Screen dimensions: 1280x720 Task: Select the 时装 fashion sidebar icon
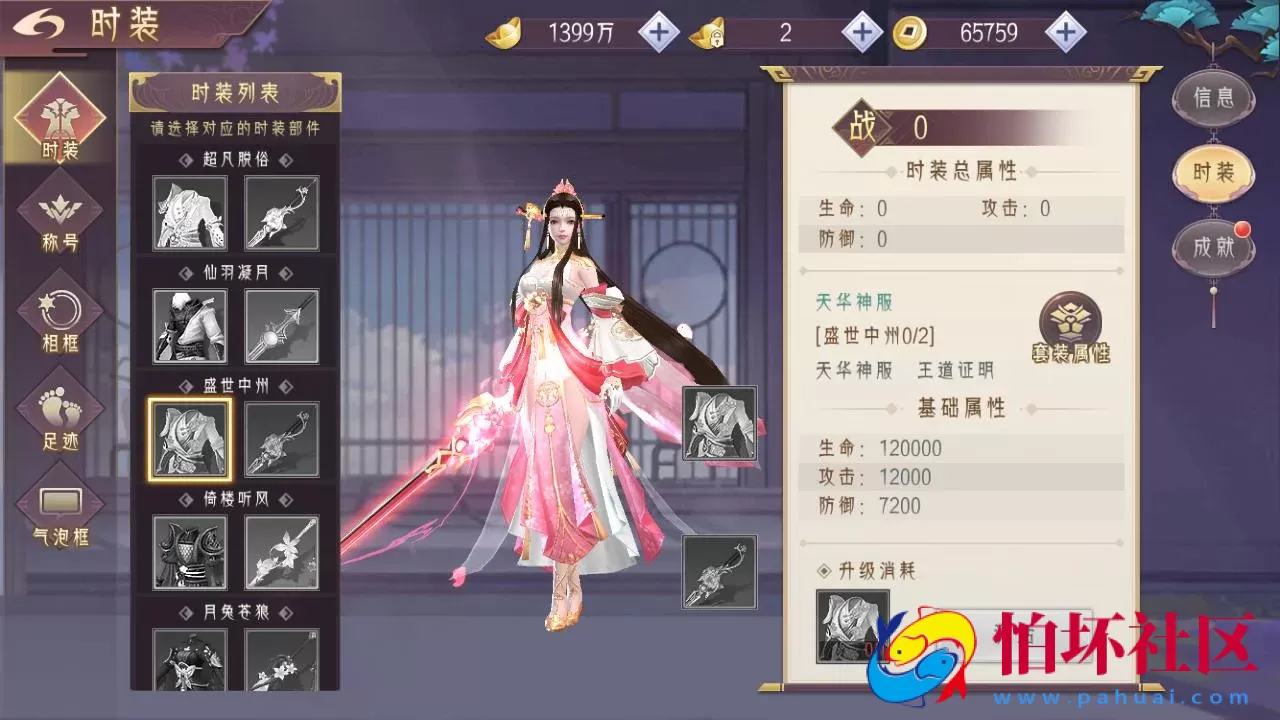(59, 120)
